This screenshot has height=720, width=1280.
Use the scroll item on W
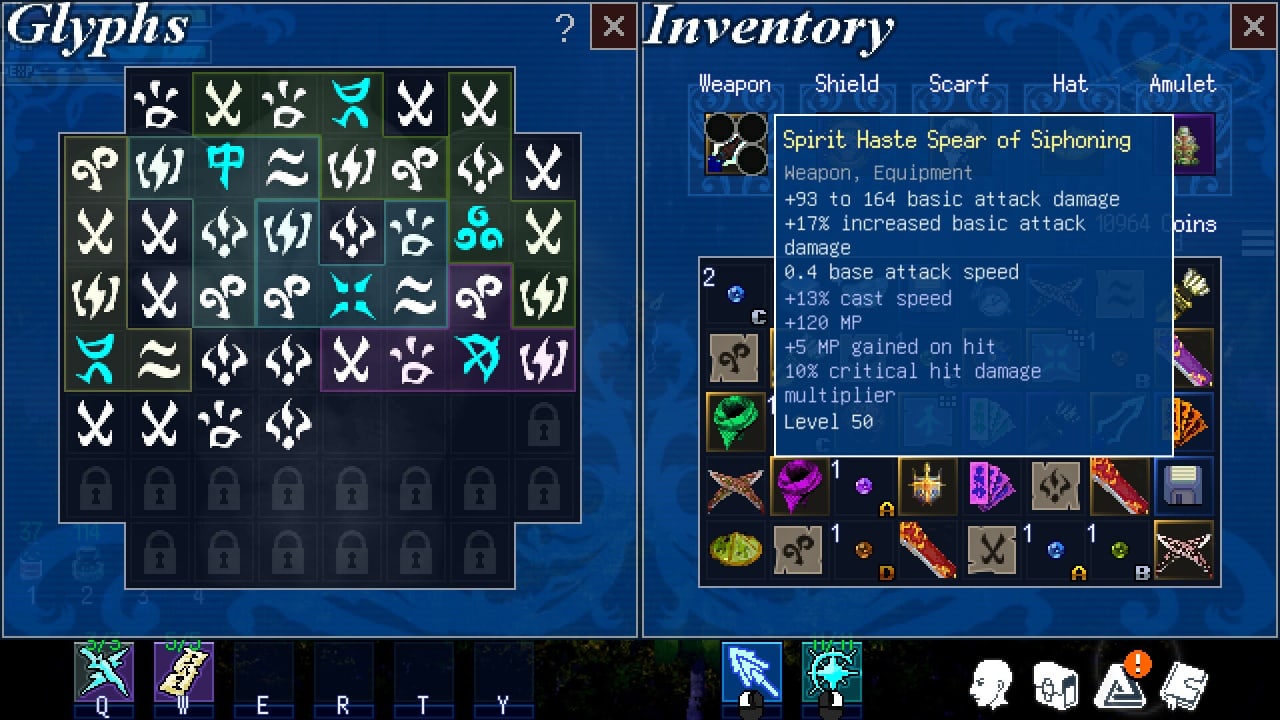coord(183,672)
